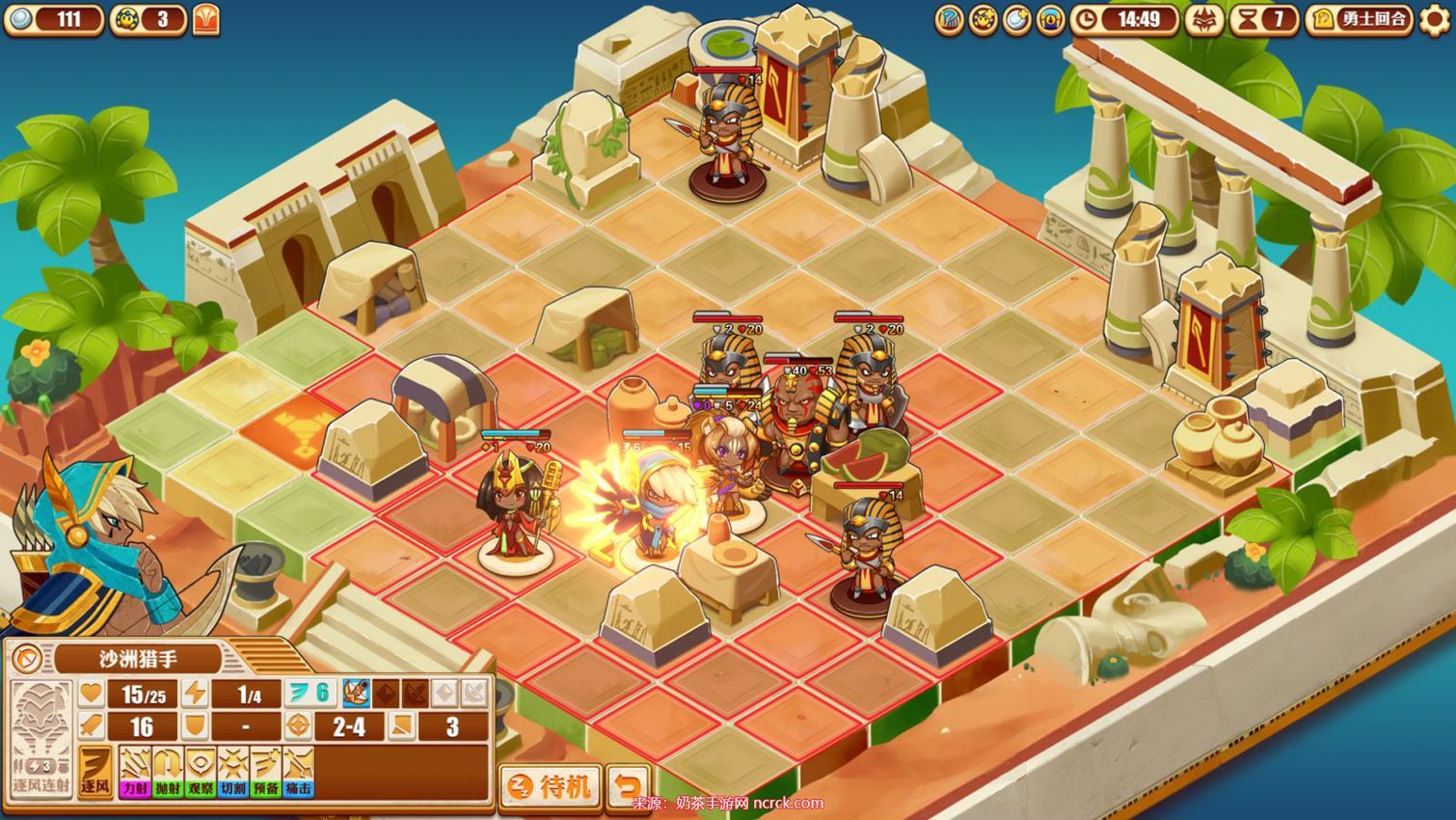Click the add-unit pharaoh face plus icon
The image size is (1456, 820).
pos(983,20)
